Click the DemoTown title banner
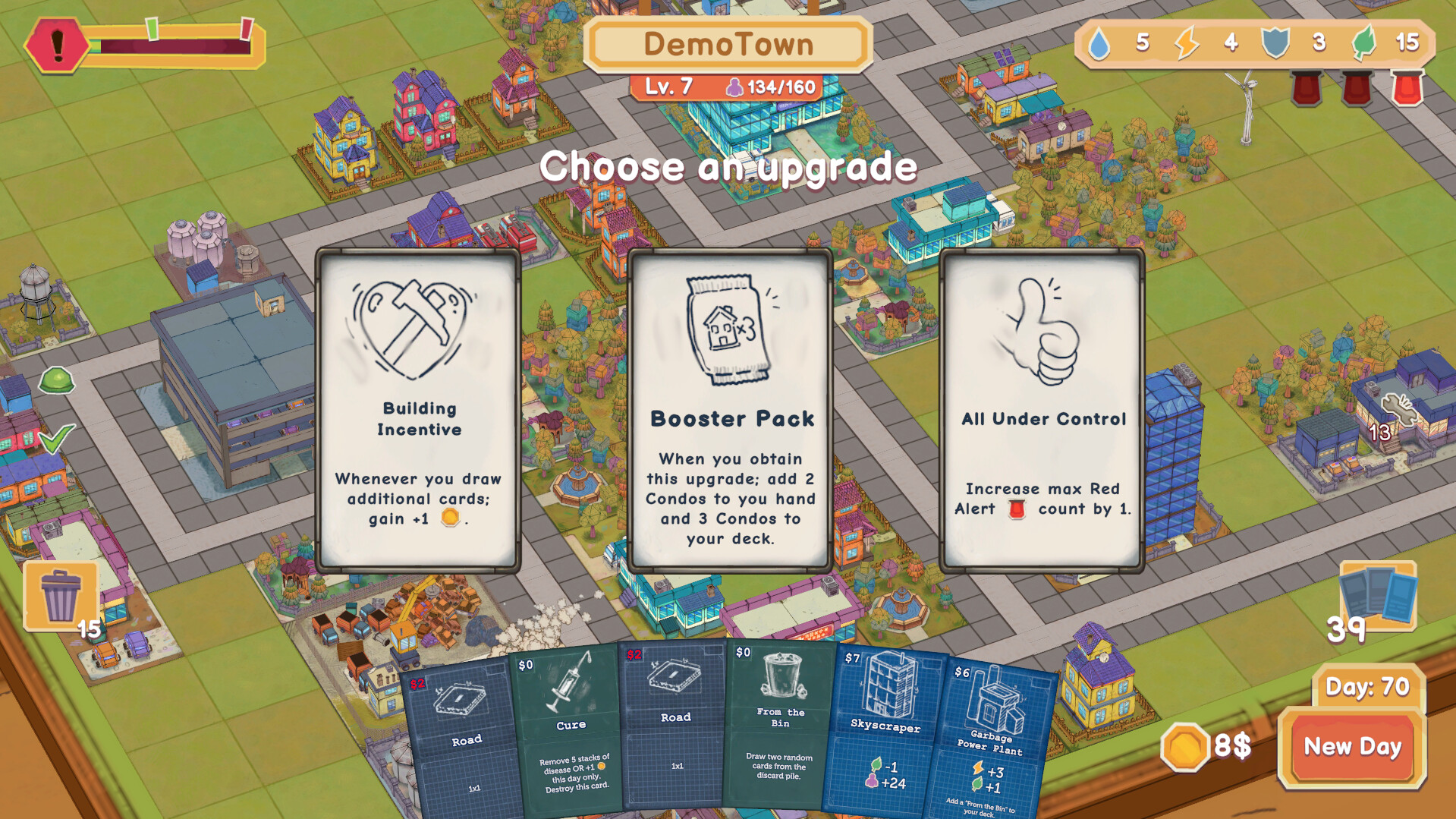The image size is (1456, 819). (728, 44)
